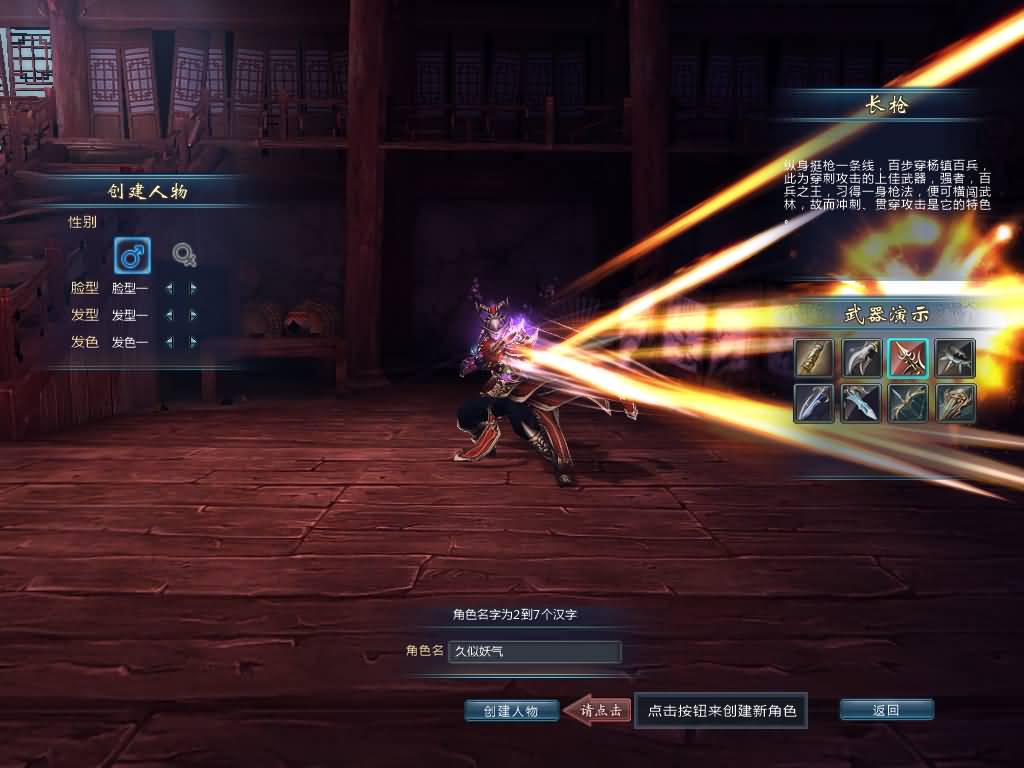Select the bow weapon demonstration icon

click(908, 403)
